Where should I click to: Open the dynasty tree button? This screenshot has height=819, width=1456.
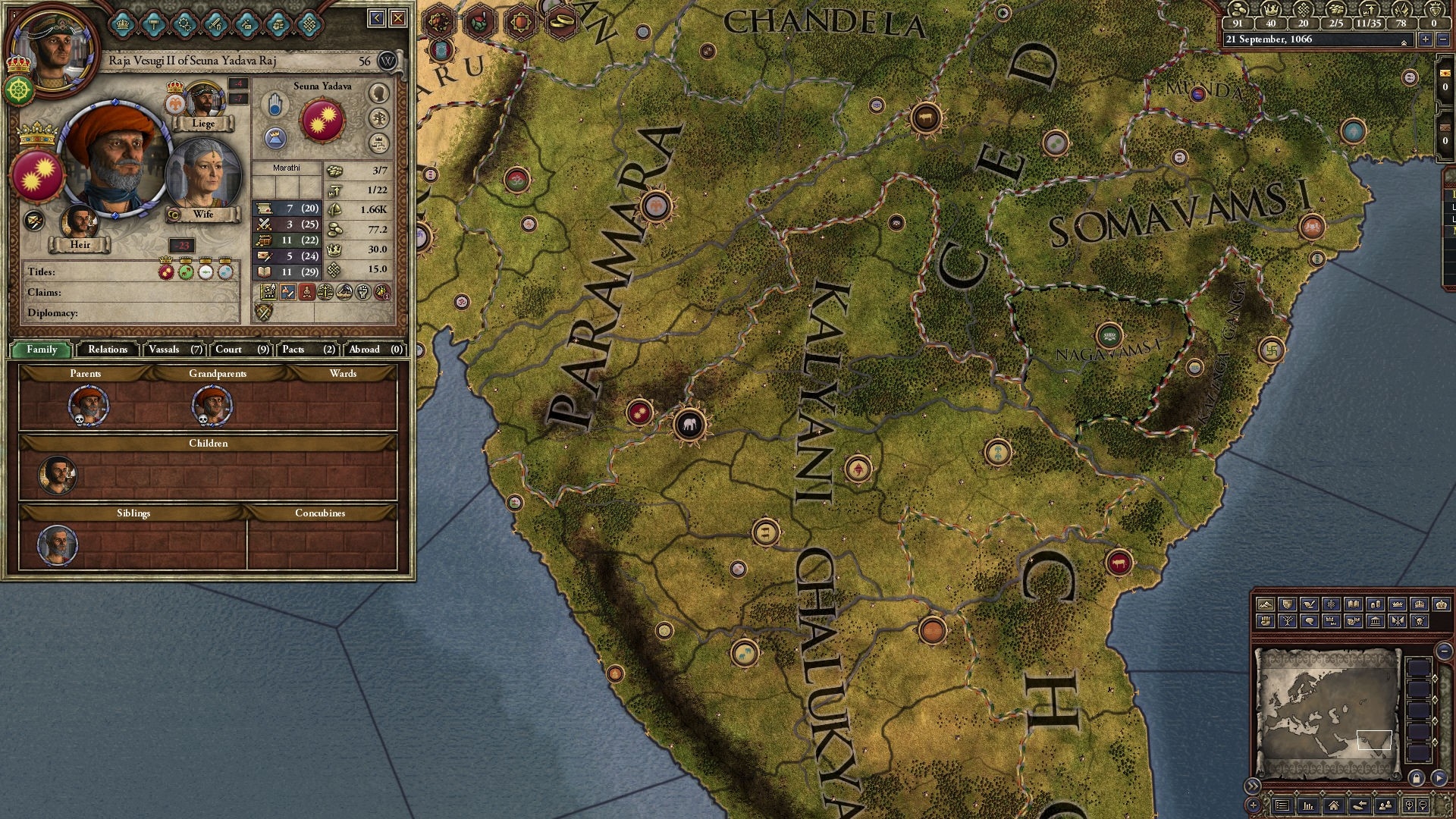378,118
